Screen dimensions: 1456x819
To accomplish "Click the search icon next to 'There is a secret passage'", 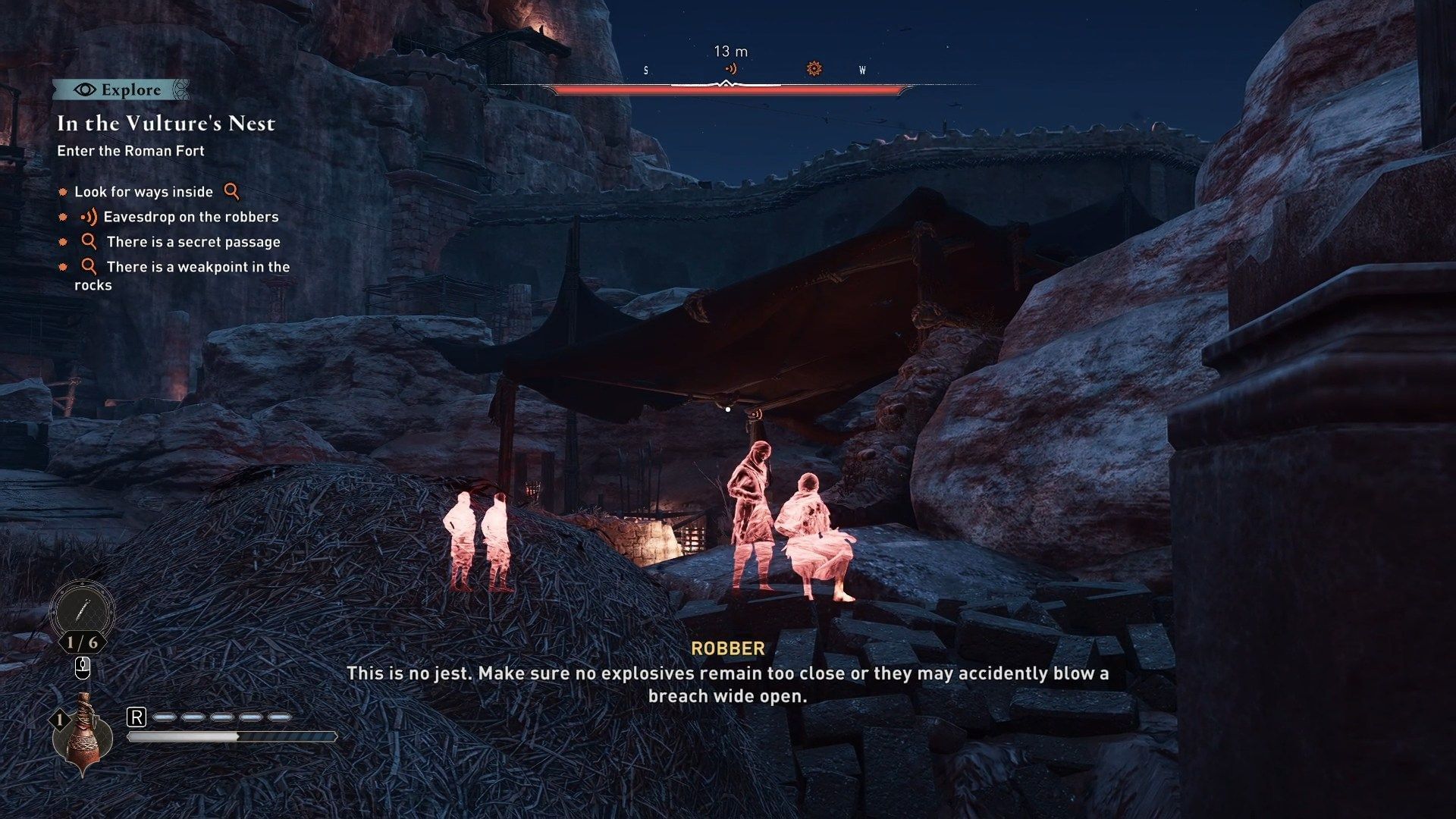I will point(89,242).
